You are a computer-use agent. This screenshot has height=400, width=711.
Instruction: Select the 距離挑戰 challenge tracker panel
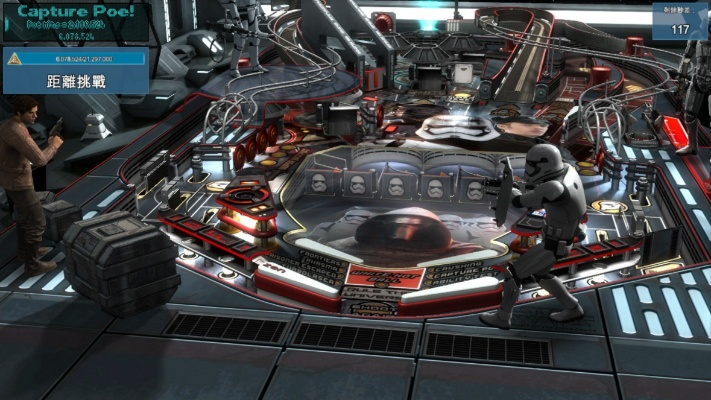click(x=76, y=79)
